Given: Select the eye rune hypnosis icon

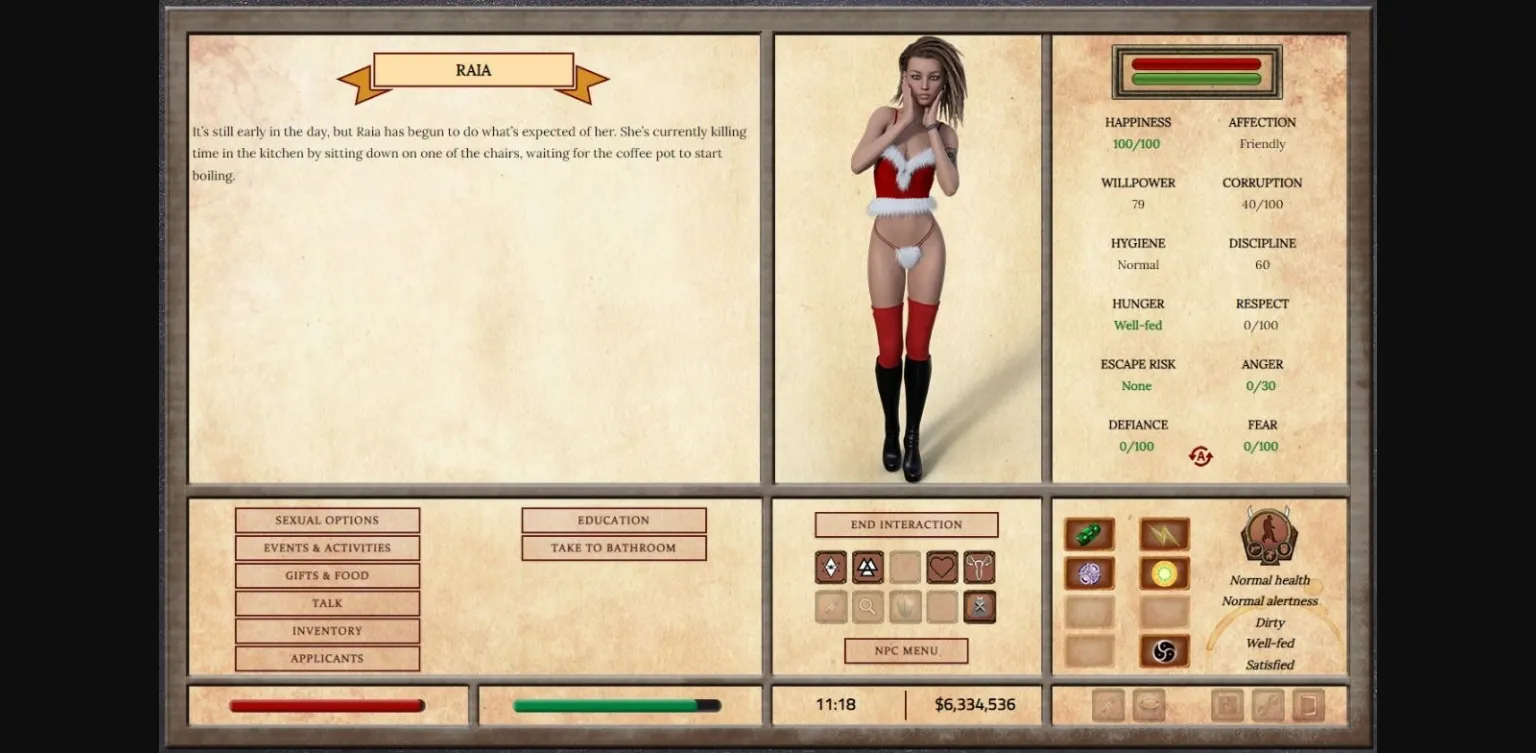Looking at the screenshot, I should pos(830,567).
